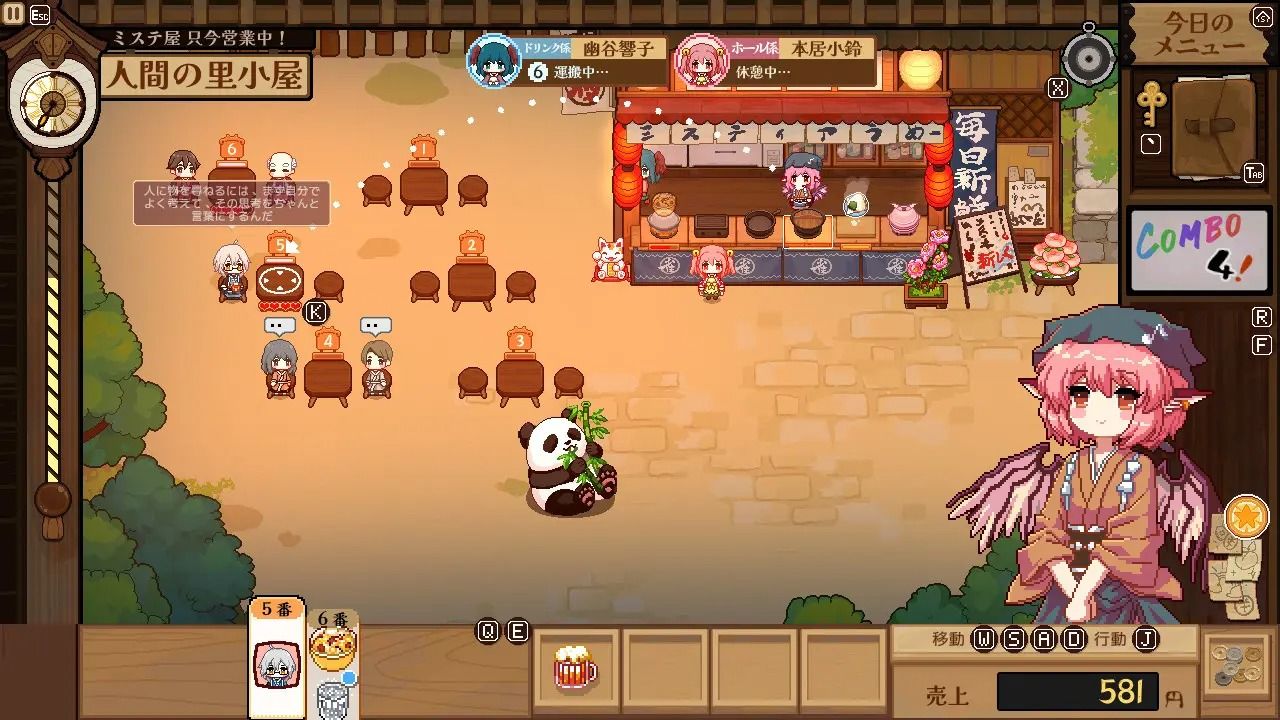This screenshot has width=1280, height=720.
Task: Click the X prompt near the gong
Action: coord(1057,87)
